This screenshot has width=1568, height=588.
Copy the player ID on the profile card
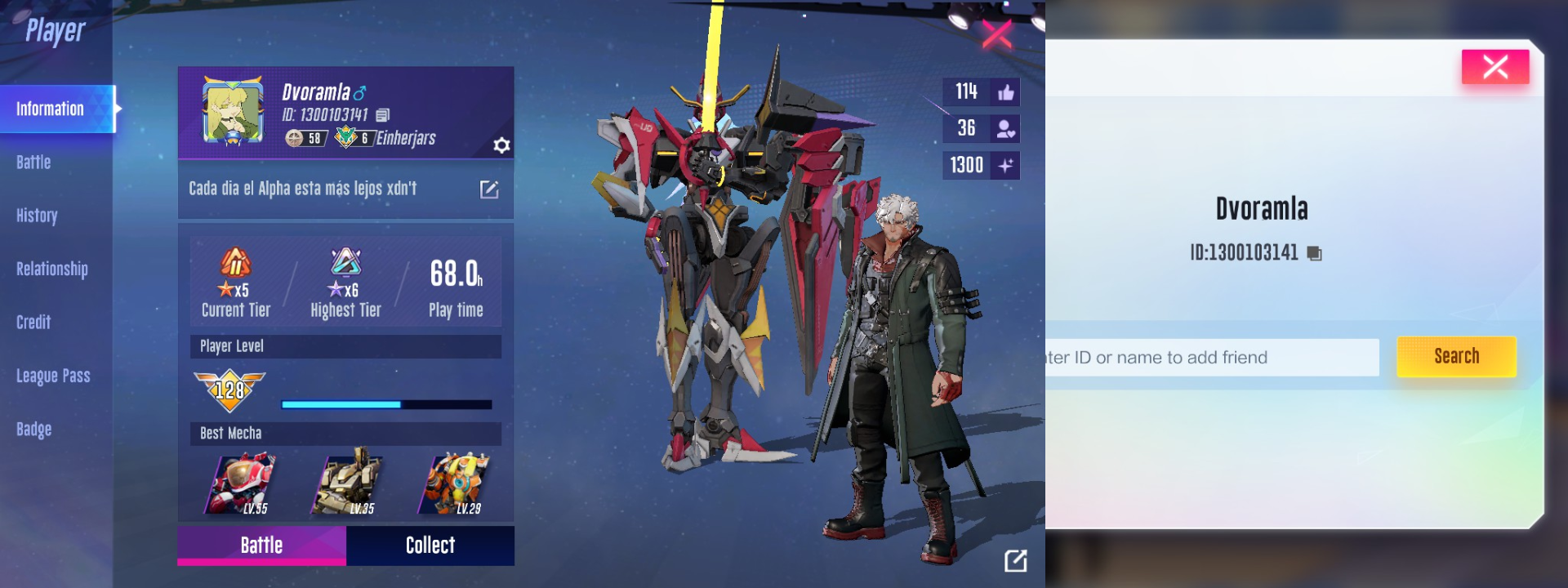coord(383,115)
